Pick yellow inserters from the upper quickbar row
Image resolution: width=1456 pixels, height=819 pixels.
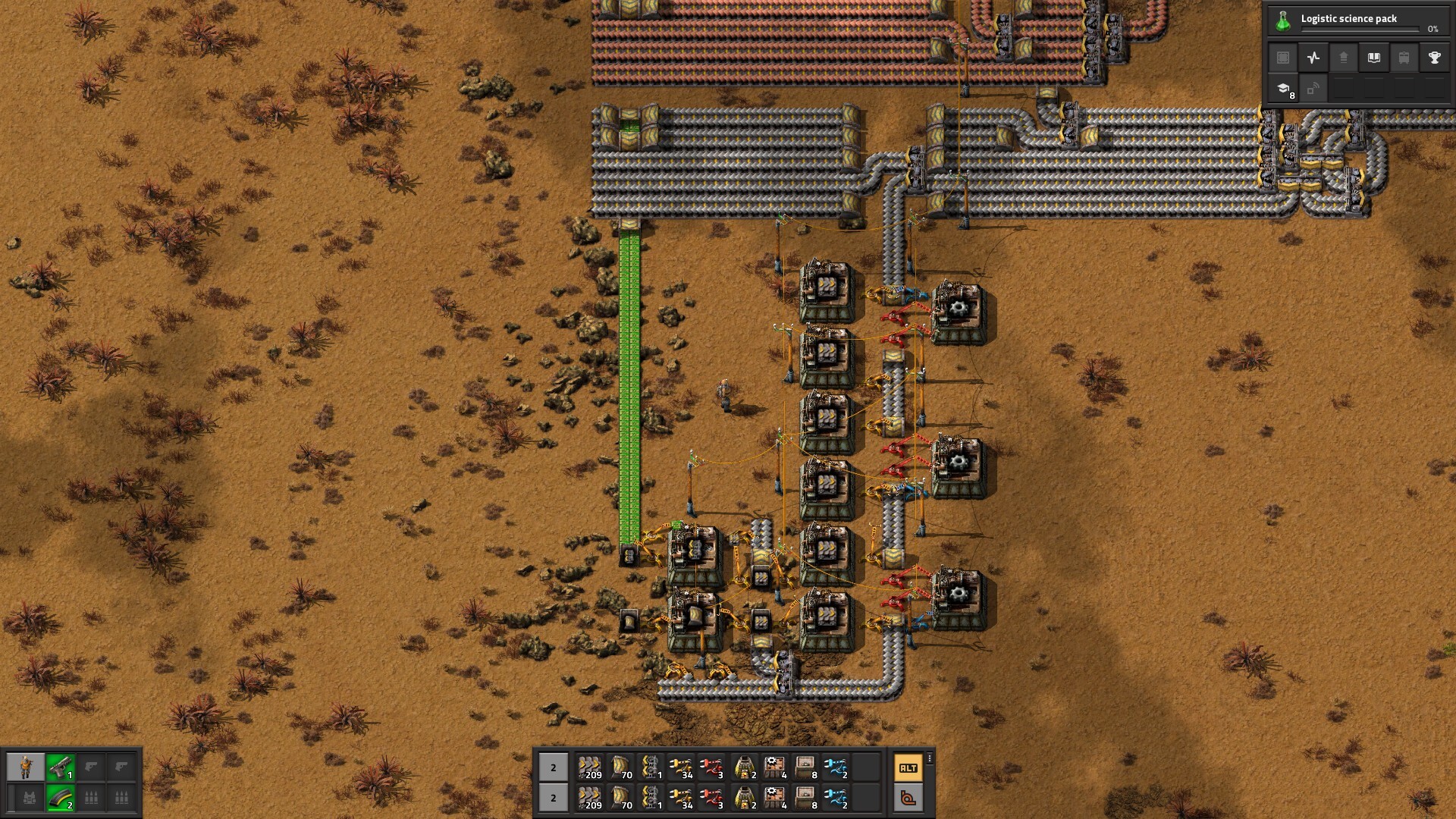[681, 767]
